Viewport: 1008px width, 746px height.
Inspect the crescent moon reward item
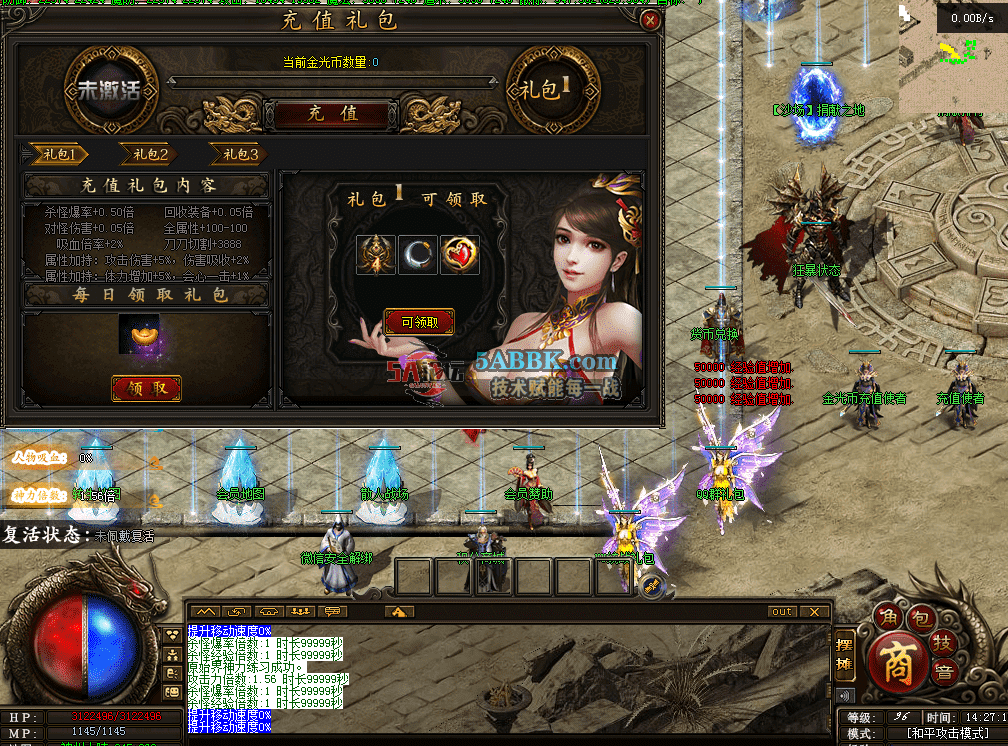click(419, 255)
